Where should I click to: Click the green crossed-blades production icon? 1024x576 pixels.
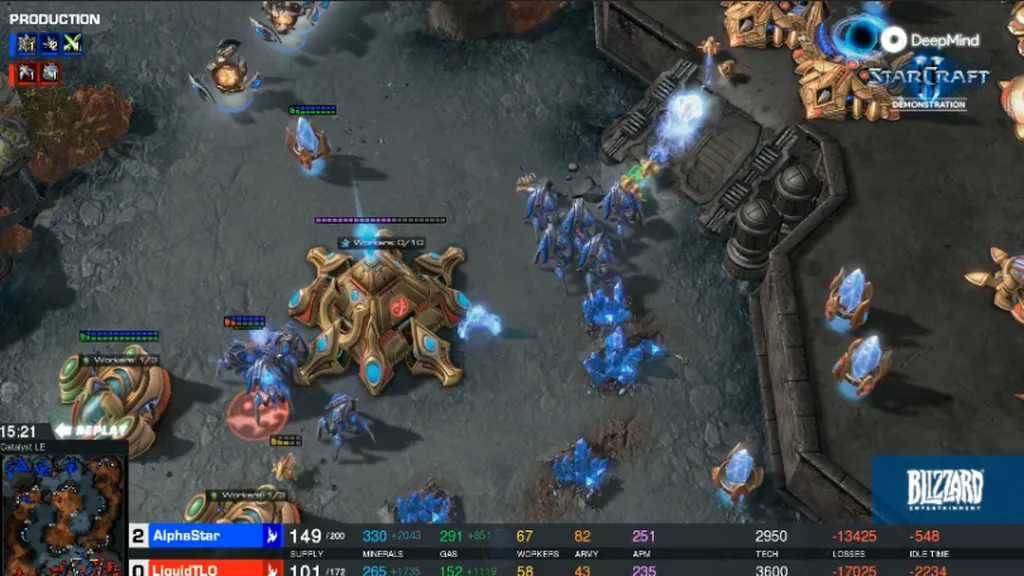click(71, 44)
